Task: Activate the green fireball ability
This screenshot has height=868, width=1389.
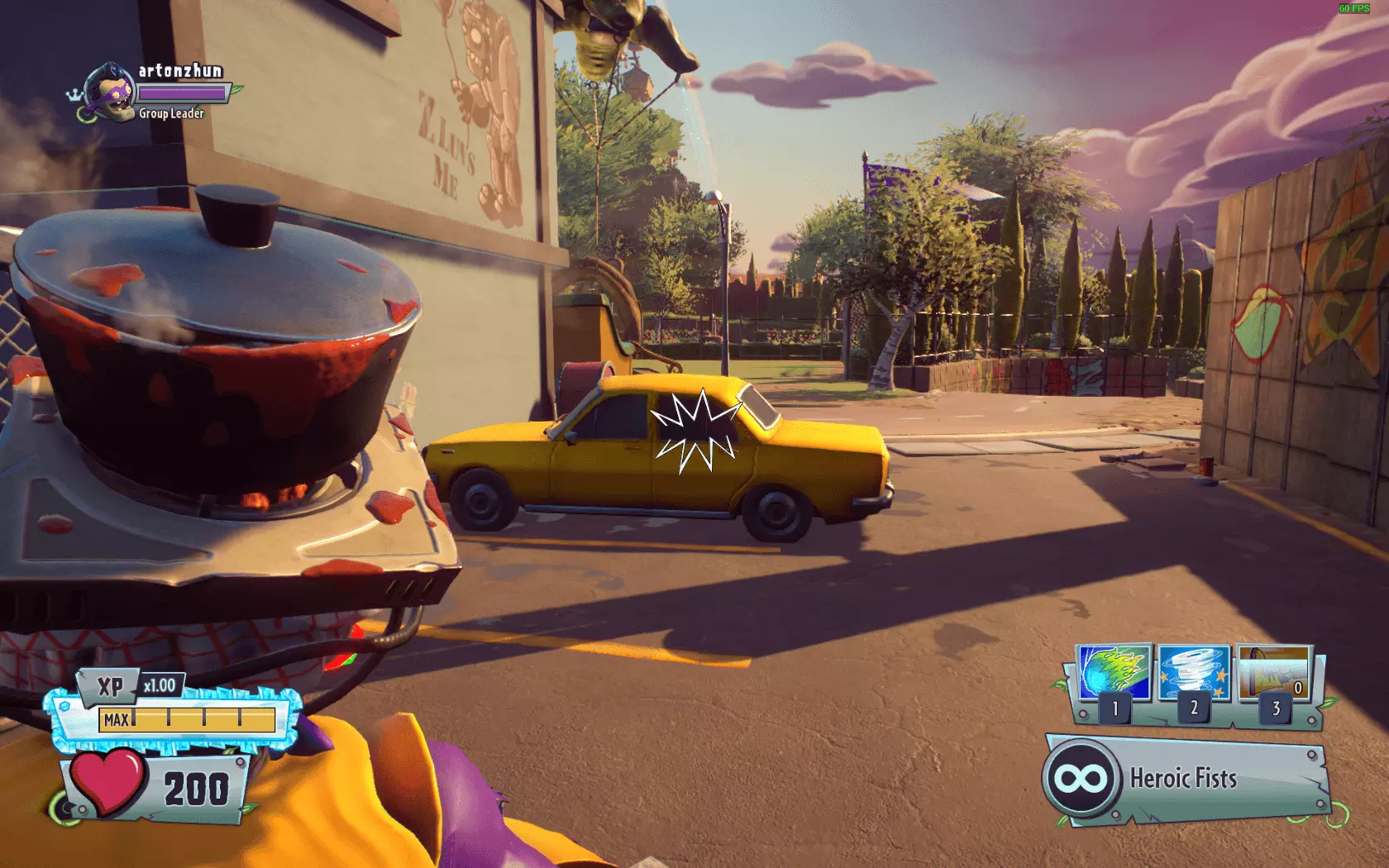Action: (1113, 674)
